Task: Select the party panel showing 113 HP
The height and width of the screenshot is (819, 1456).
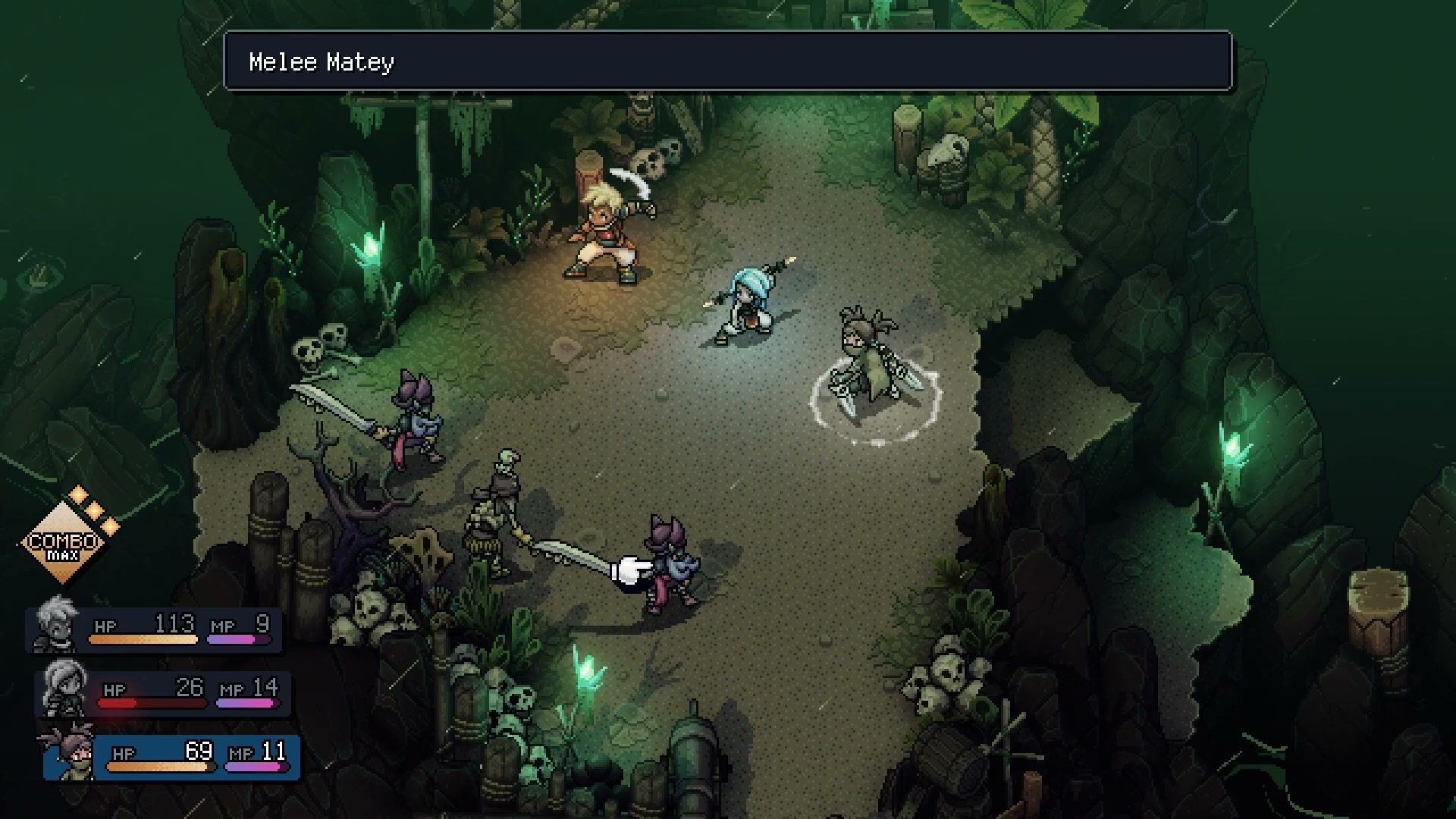Action: pos(155,629)
